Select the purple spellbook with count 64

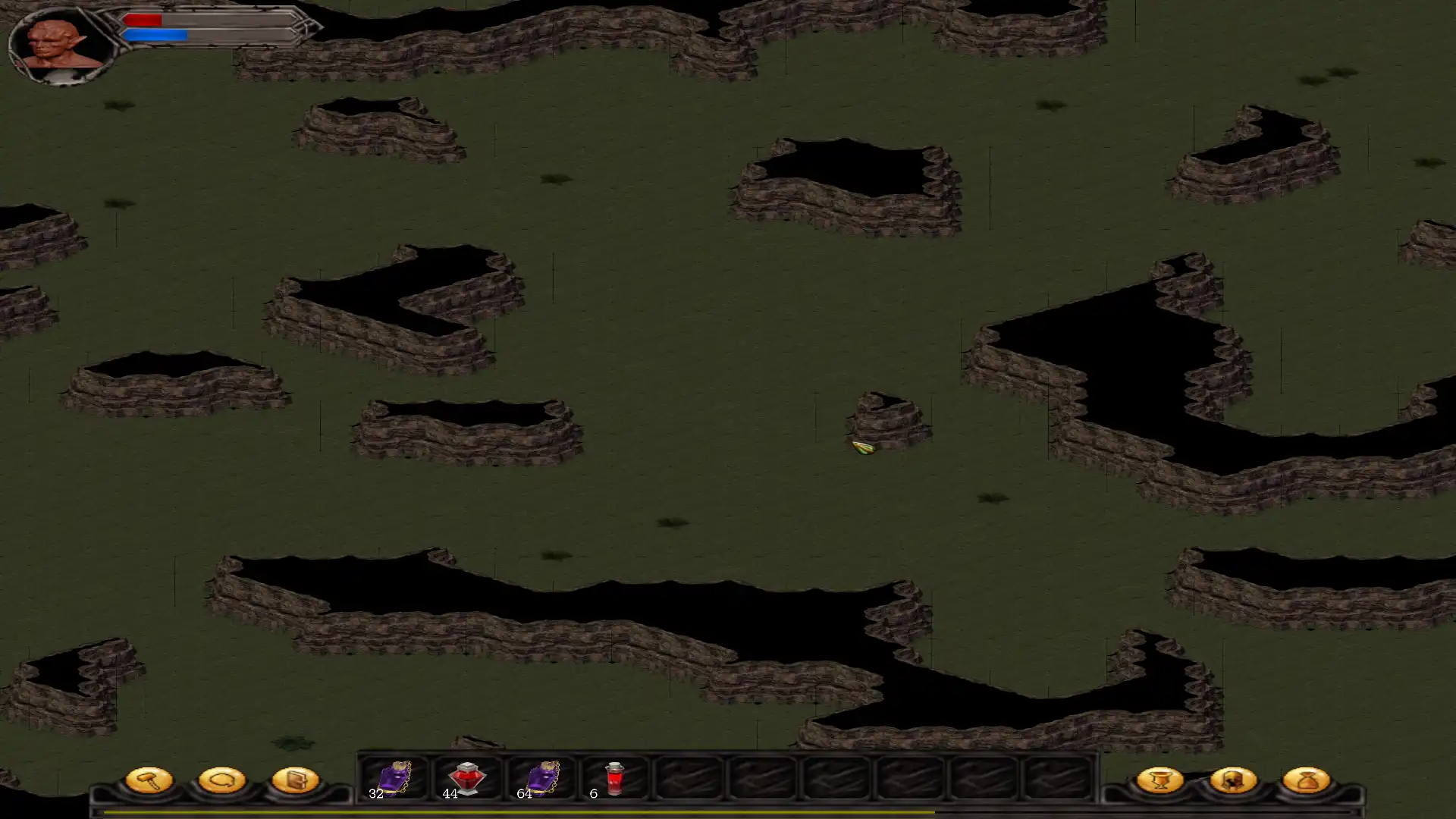tap(541, 778)
